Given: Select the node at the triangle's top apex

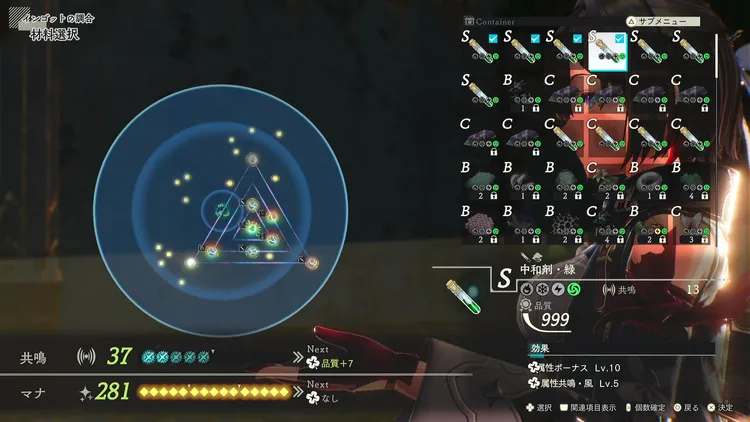Looking at the screenshot, I should coord(252,159).
